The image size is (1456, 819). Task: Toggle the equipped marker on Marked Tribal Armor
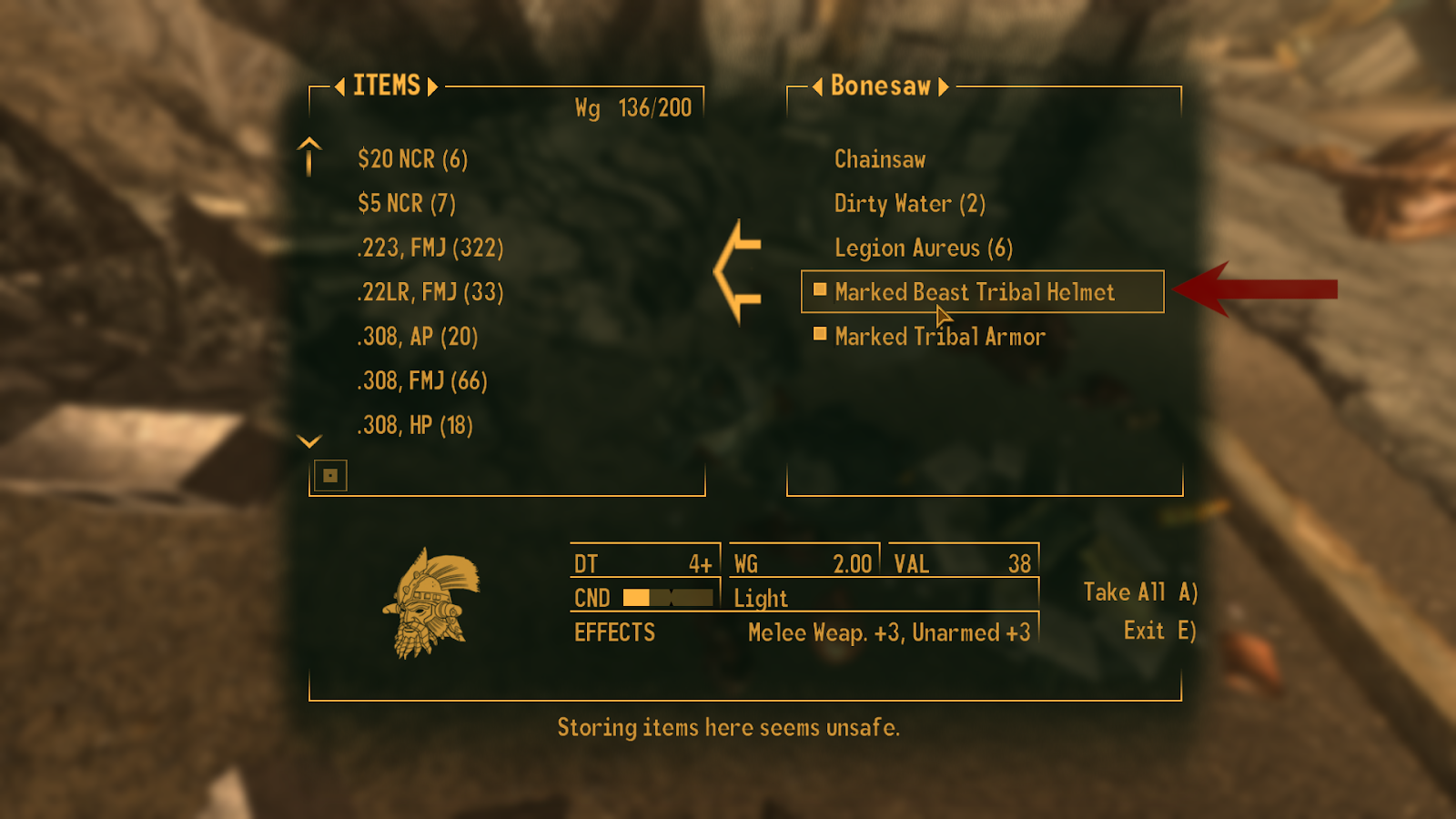[818, 335]
